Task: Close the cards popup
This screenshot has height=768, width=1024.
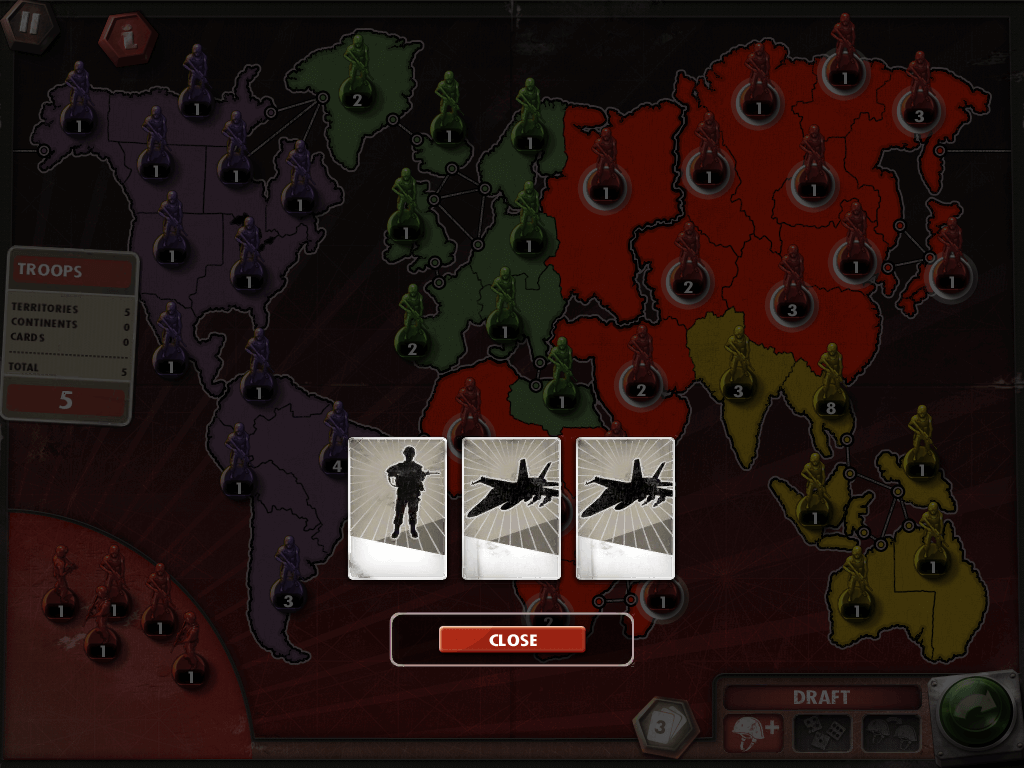Action: click(511, 640)
